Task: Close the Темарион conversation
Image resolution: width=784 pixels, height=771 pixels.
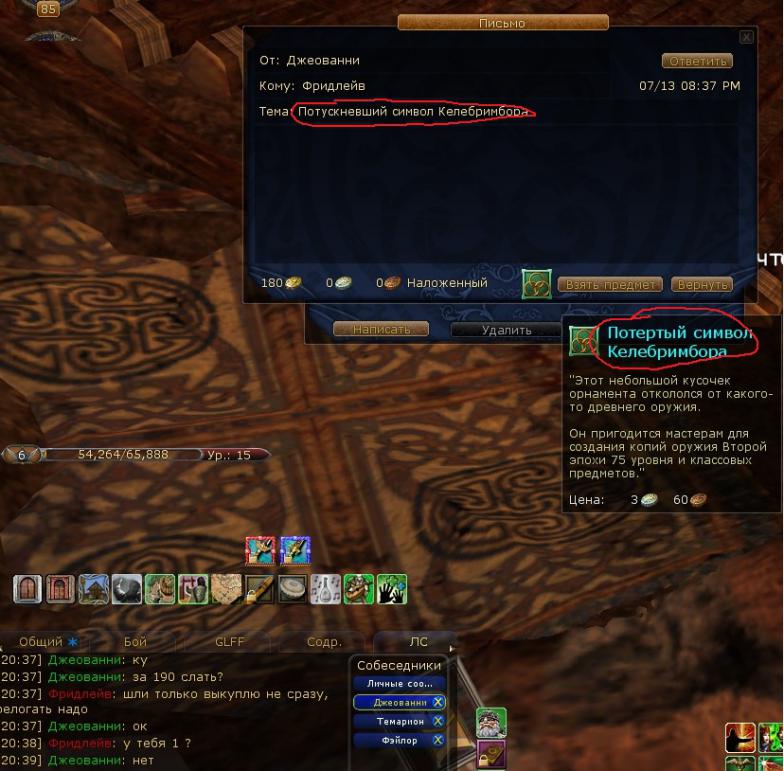Action: click(438, 721)
